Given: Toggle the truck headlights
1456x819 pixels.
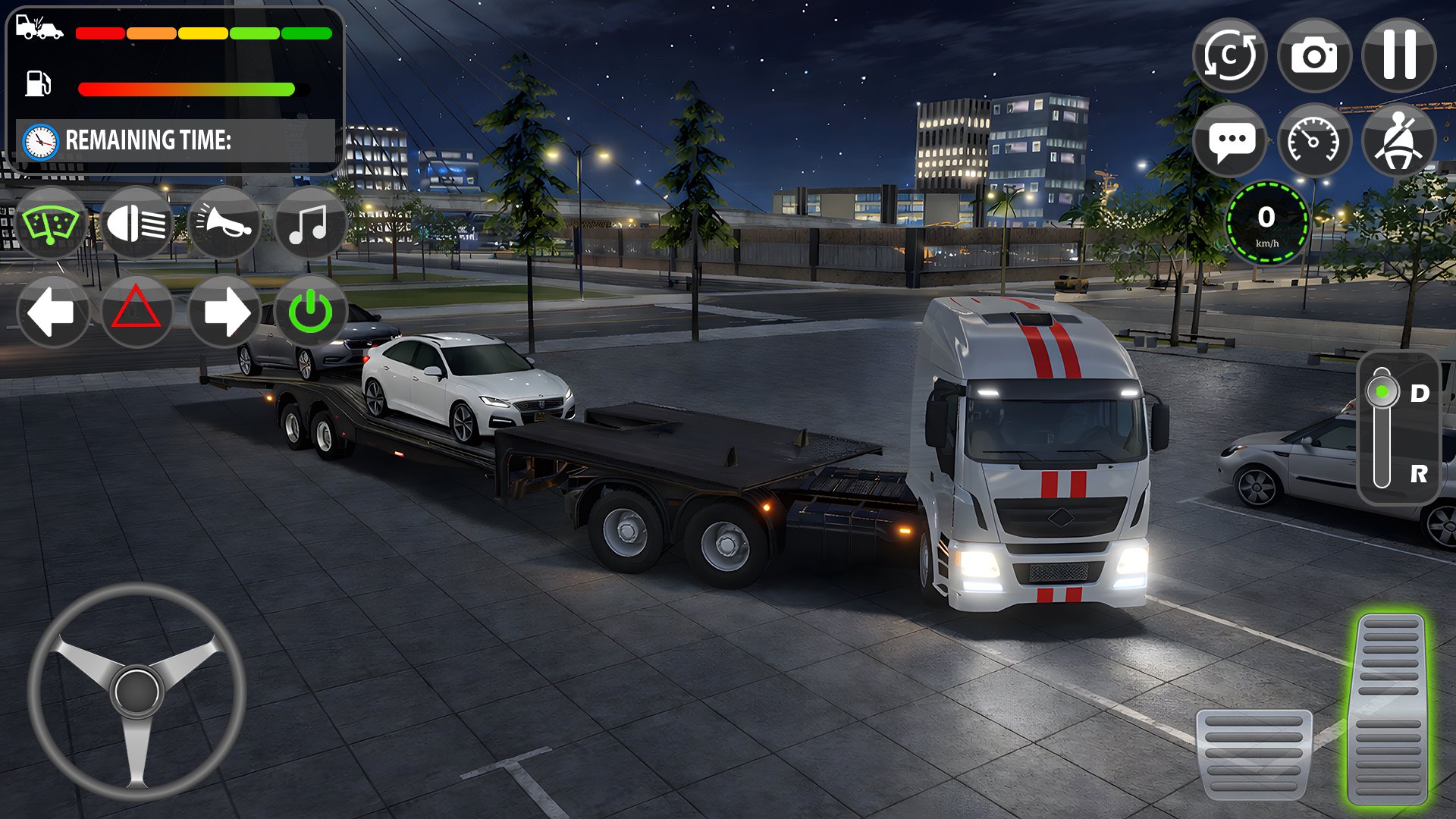Looking at the screenshot, I should (136, 224).
